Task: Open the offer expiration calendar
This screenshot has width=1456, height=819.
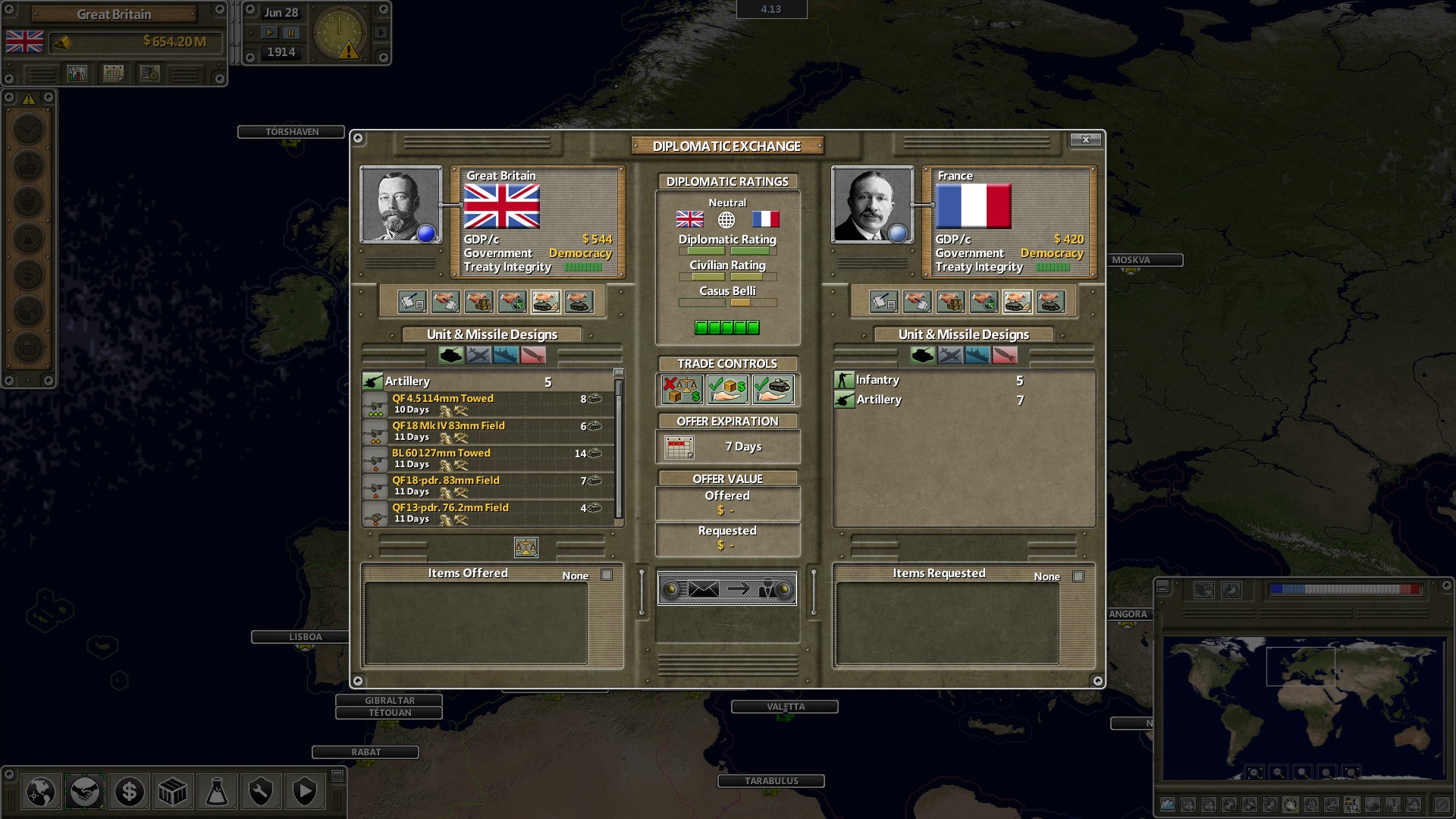Action: point(679,447)
